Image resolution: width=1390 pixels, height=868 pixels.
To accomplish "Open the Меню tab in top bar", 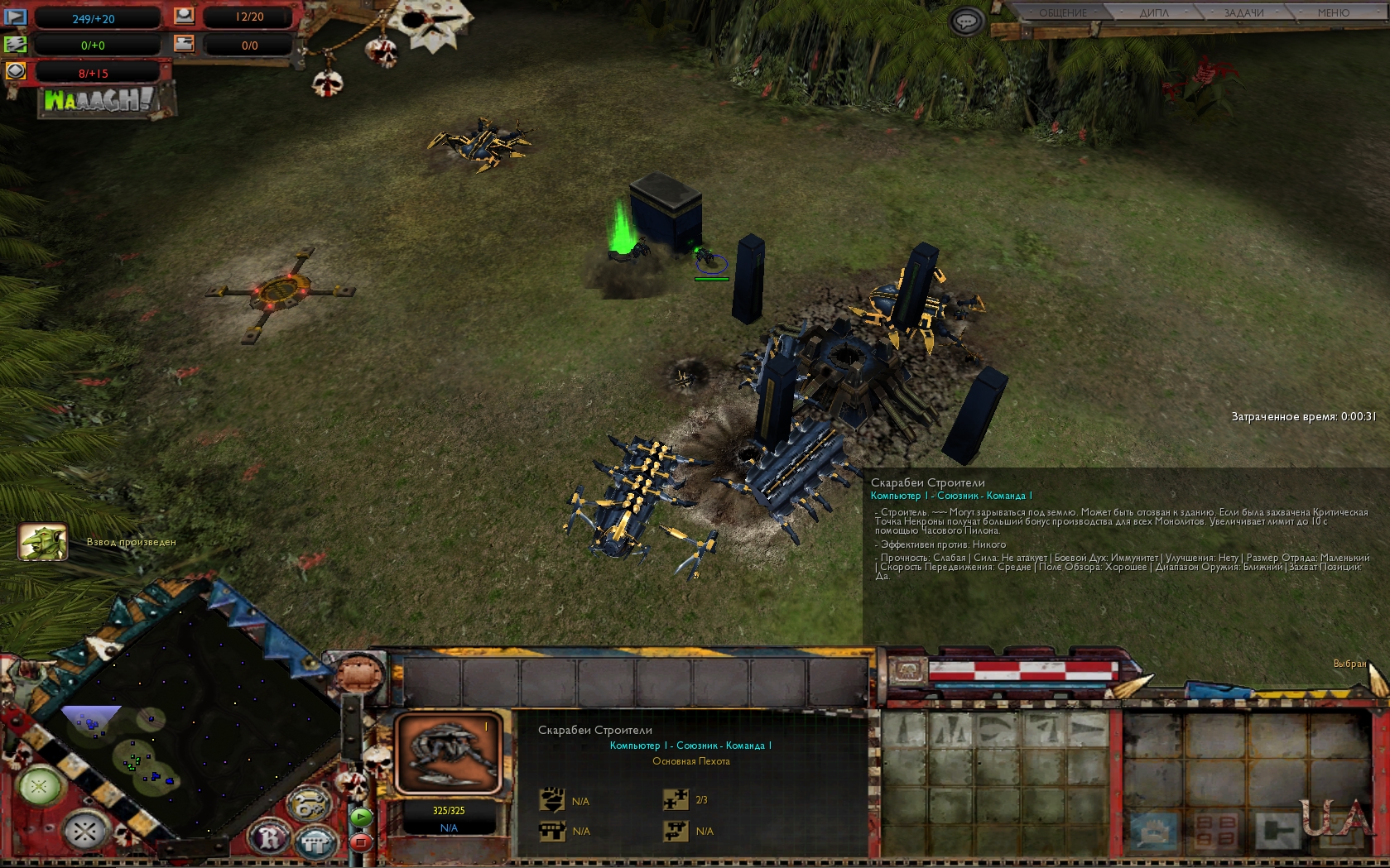I will tap(1333, 12).
